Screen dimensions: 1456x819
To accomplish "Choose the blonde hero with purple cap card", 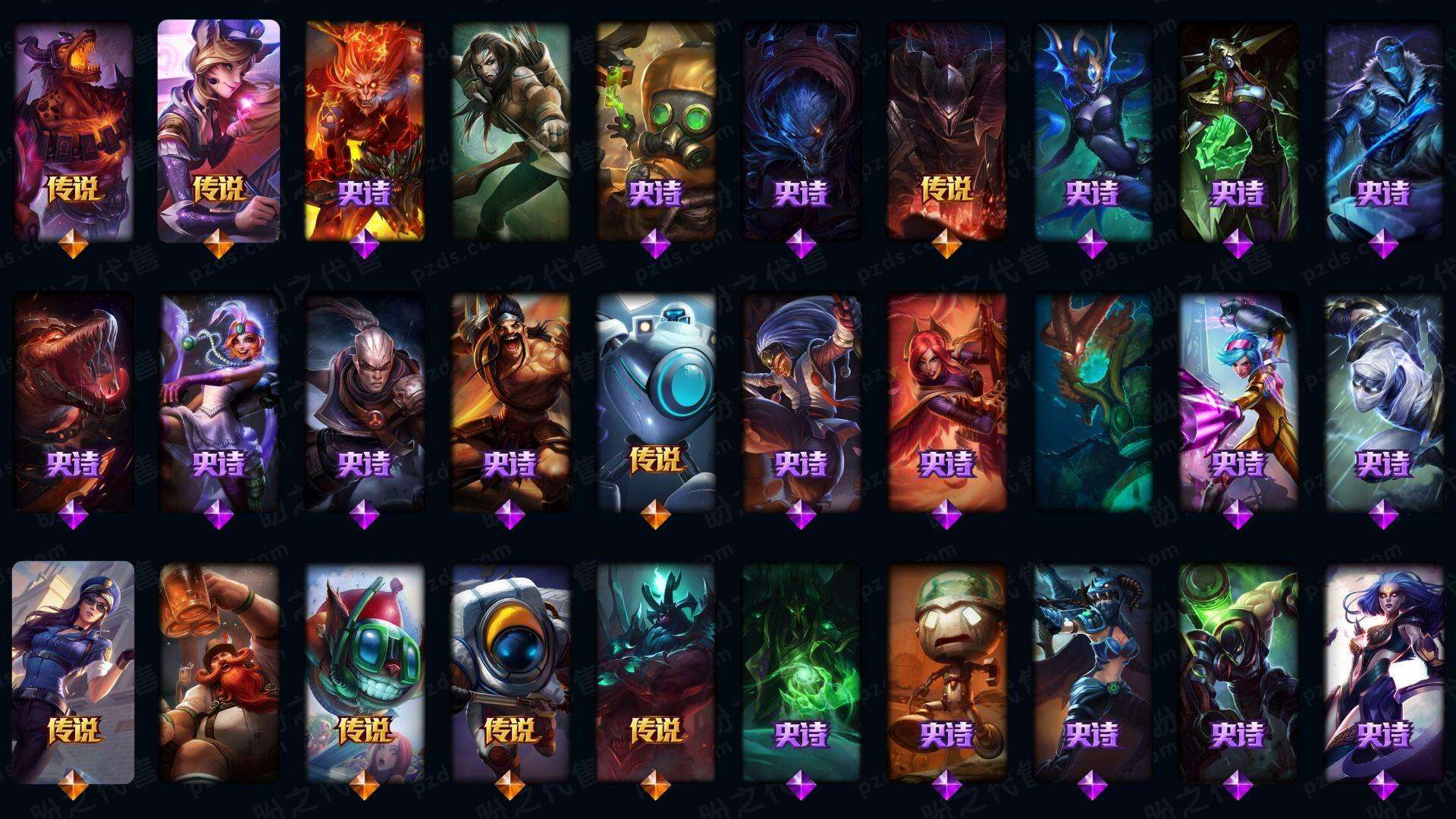I will coord(218,130).
